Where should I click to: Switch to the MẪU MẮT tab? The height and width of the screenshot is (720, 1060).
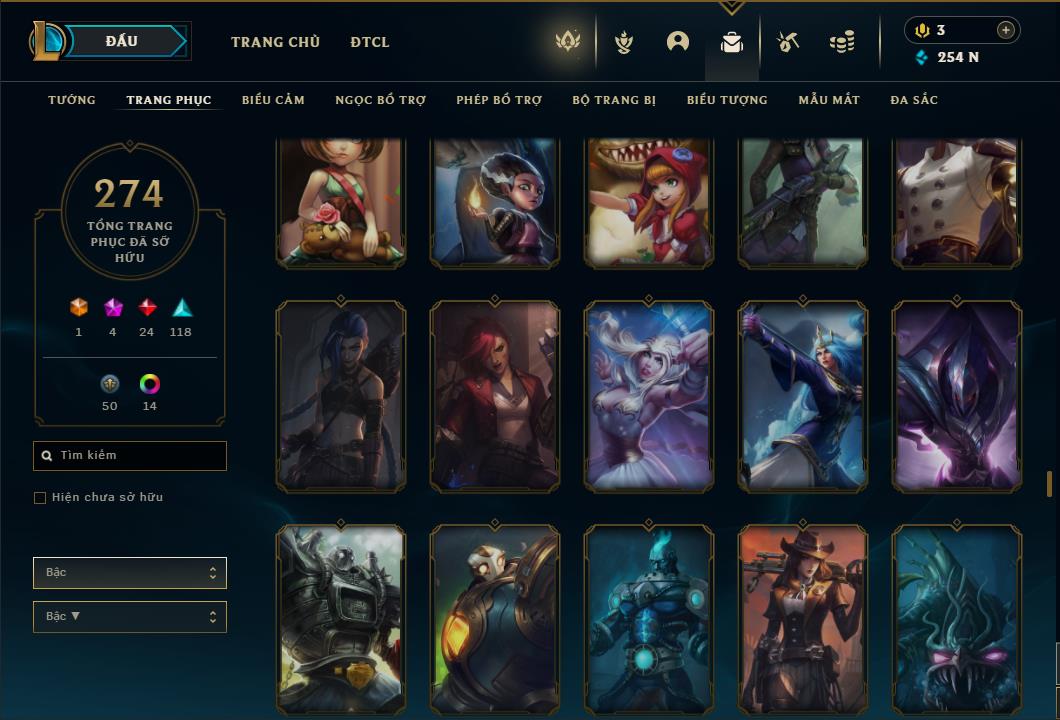[x=829, y=100]
